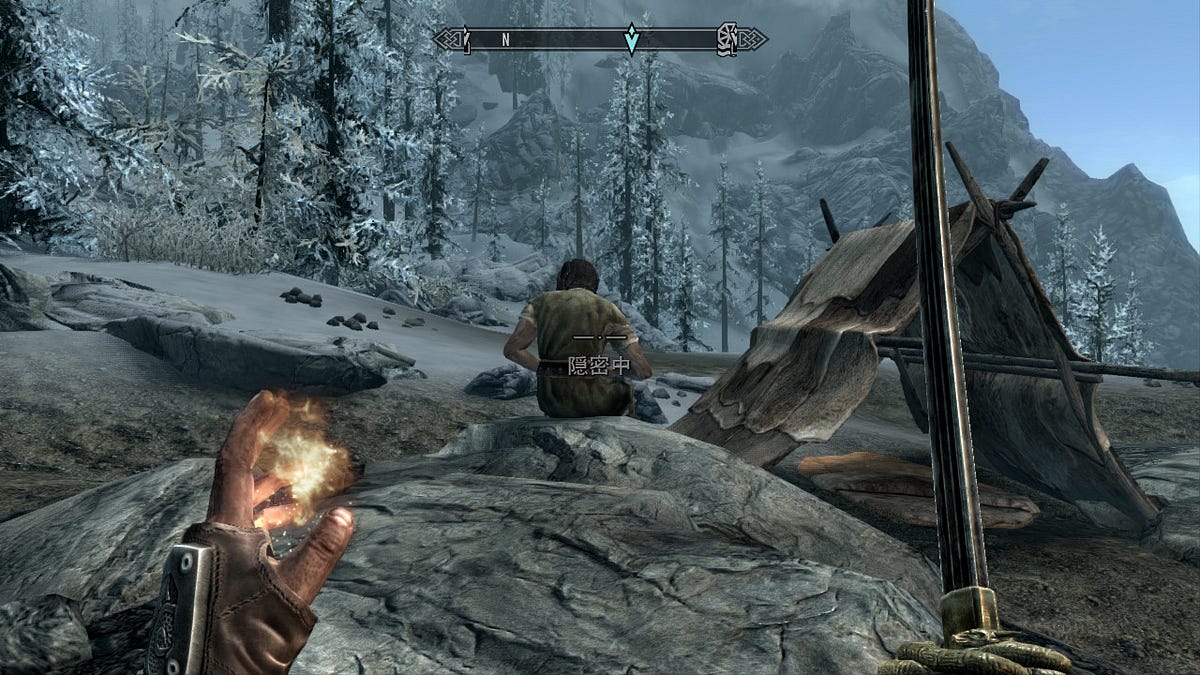Select the north N indicator on the compass bar

506,40
